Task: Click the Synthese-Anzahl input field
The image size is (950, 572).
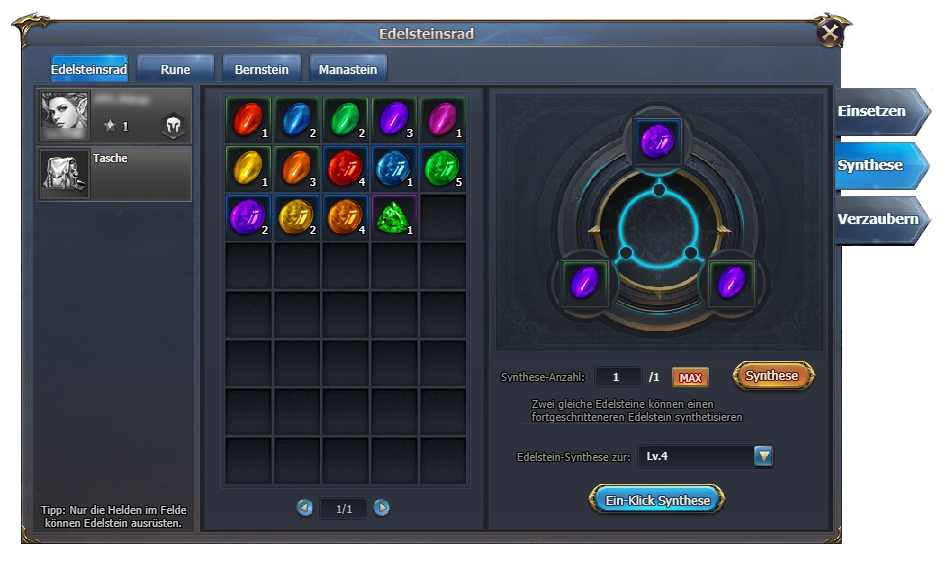Action: (618, 377)
